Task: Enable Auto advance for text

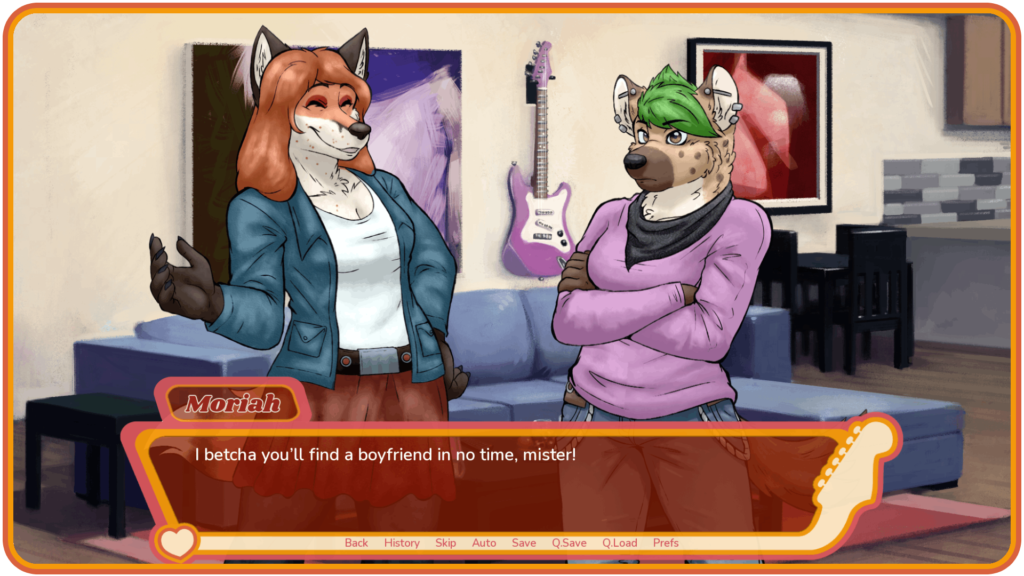Action: tap(484, 543)
